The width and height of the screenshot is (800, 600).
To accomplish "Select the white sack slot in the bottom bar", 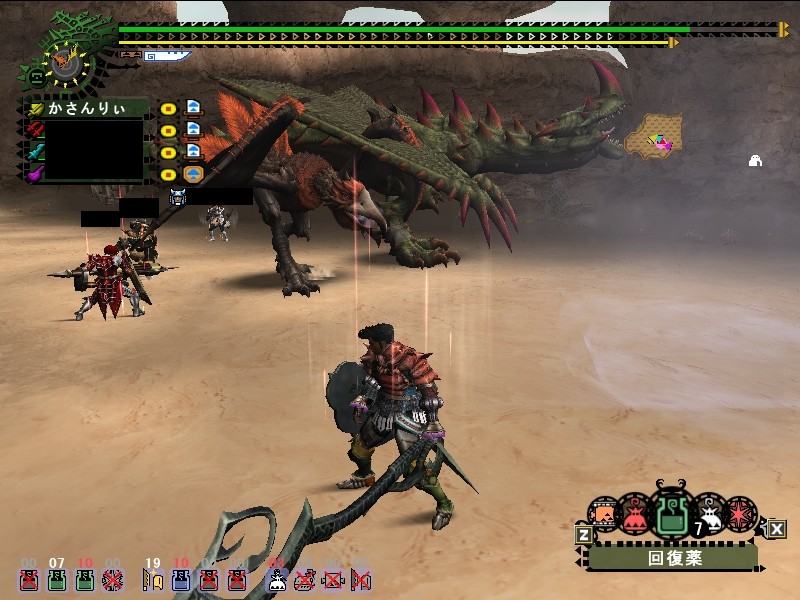I will pyautogui.click(x=277, y=579).
